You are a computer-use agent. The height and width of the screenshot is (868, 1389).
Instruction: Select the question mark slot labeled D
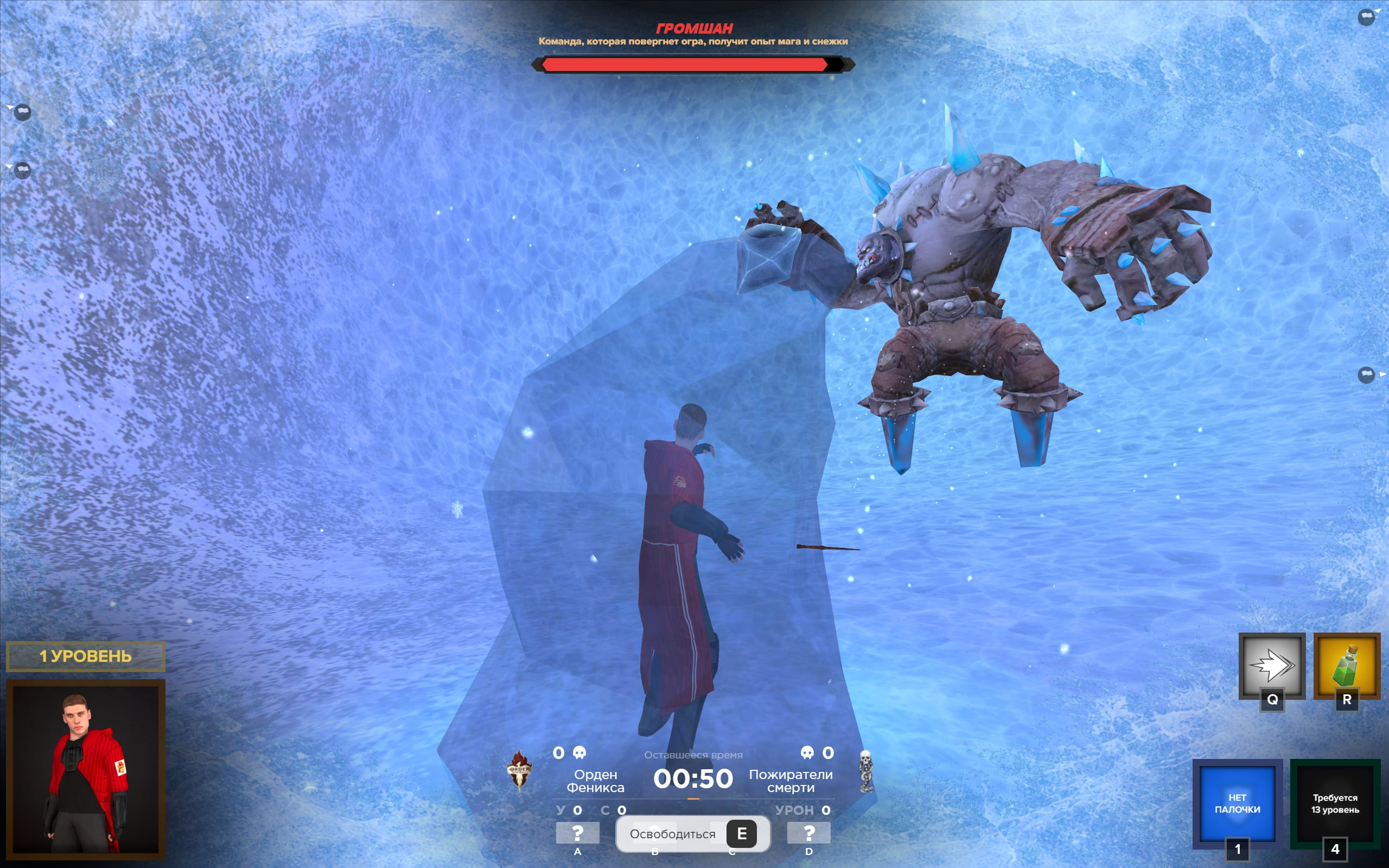pyautogui.click(x=808, y=832)
